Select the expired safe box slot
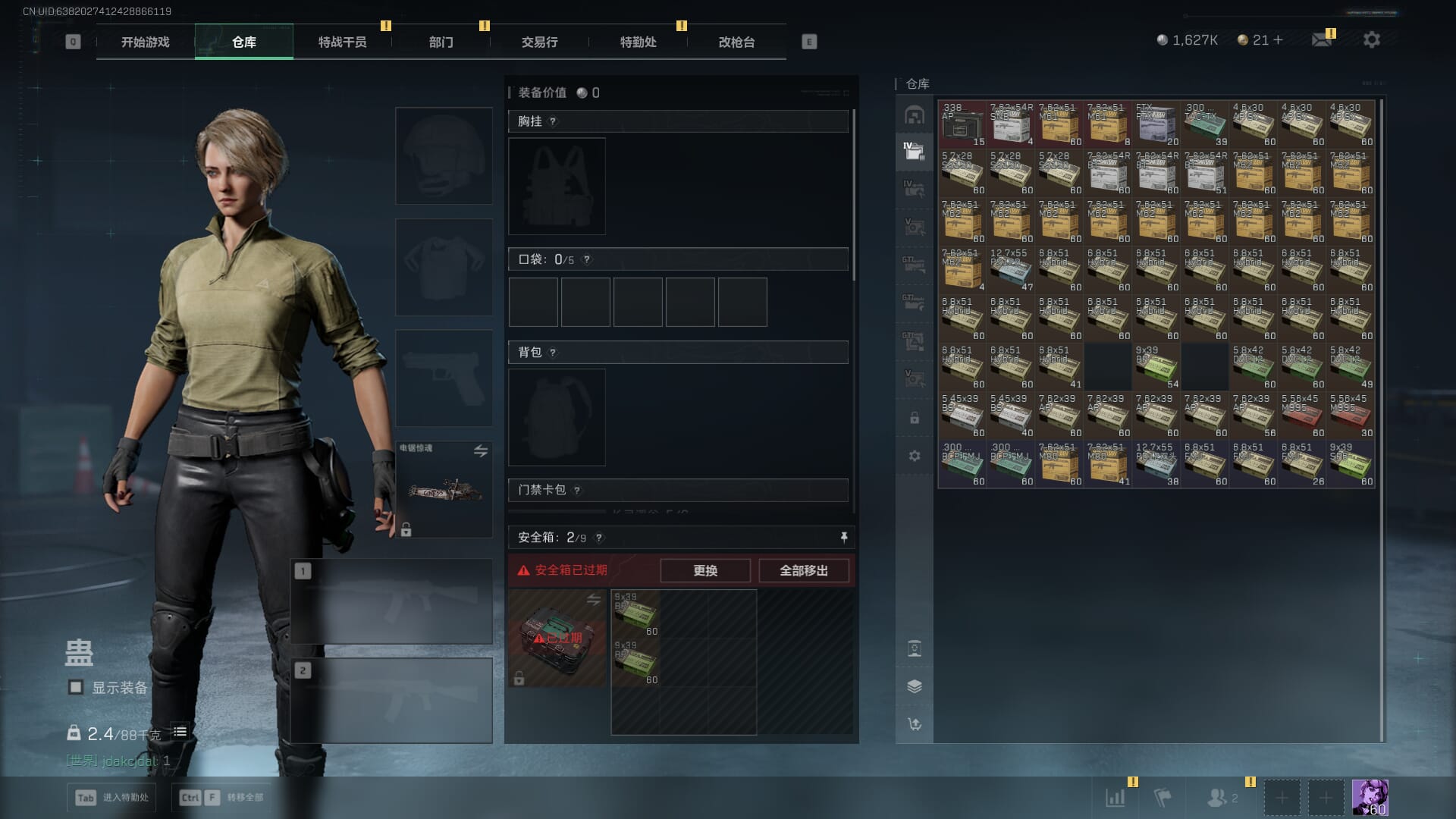Screen dimensions: 1456x819 point(557,639)
